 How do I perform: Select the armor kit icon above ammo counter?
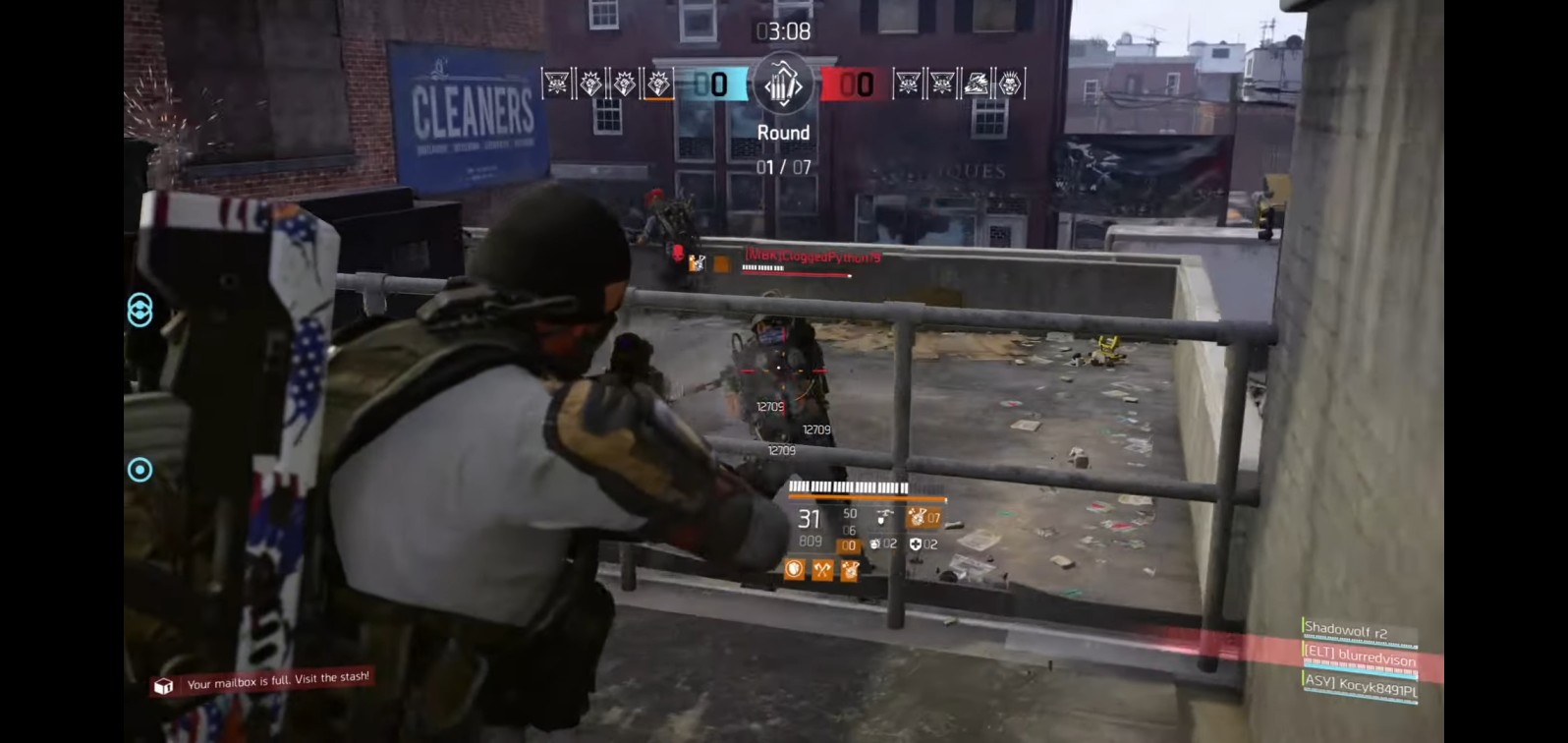(x=883, y=518)
